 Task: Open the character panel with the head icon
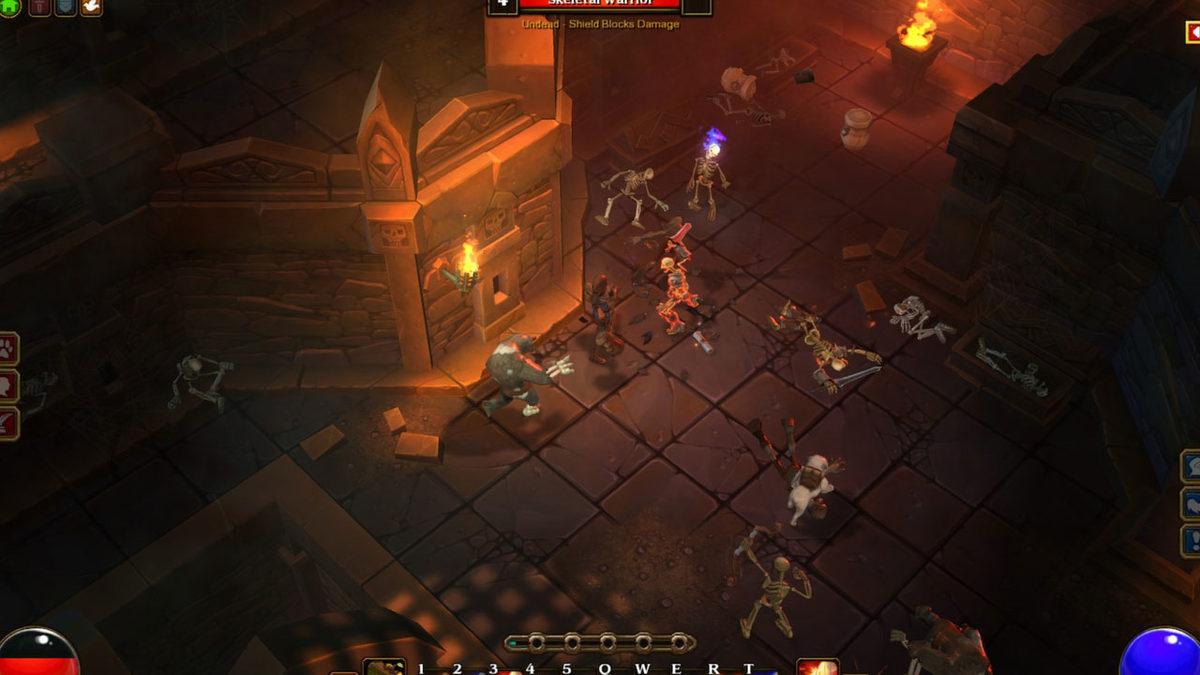7,386
